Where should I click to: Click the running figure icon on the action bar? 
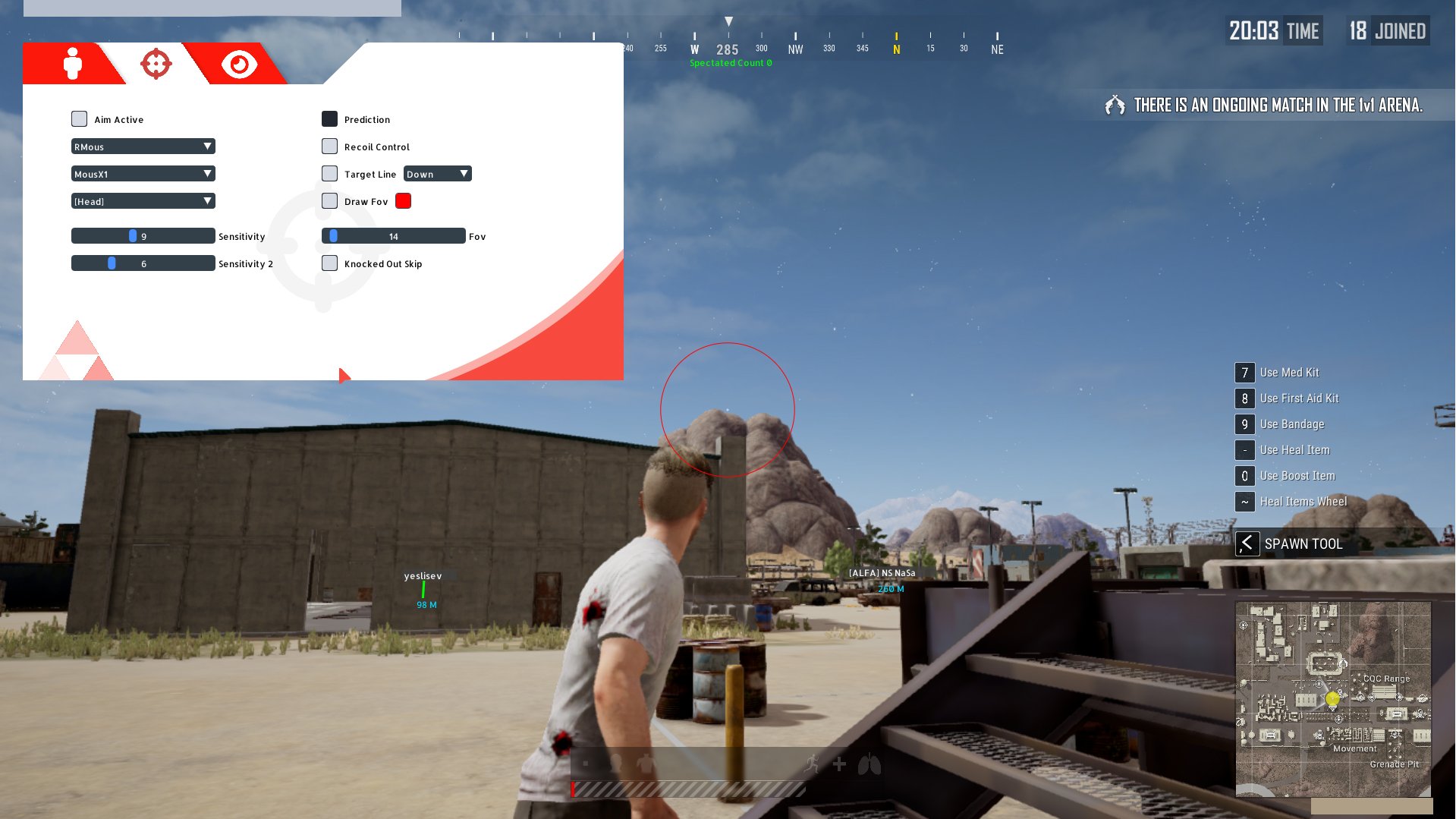(811, 764)
